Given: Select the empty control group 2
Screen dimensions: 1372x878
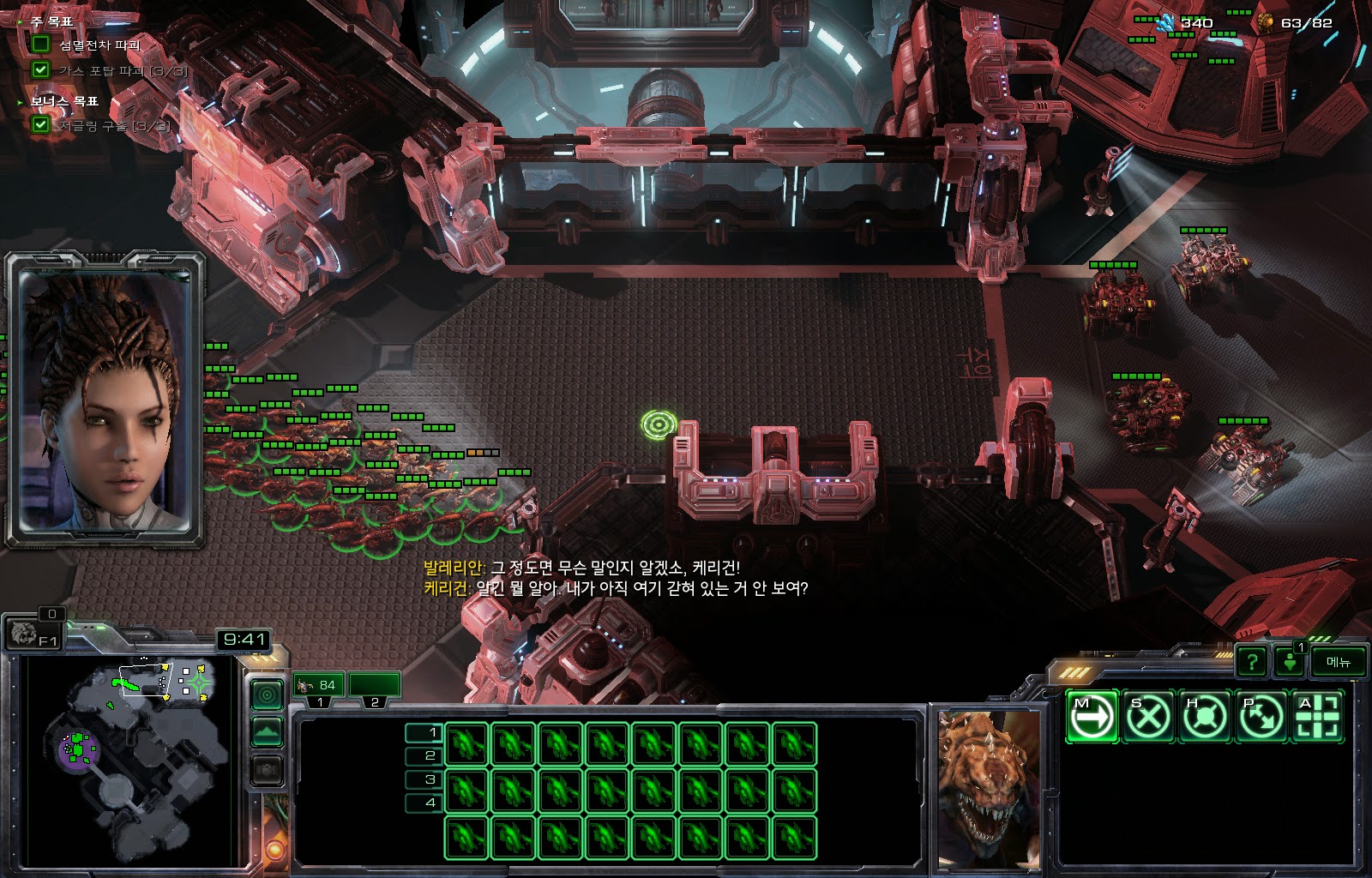Looking at the screenshot, I should point(375,685).
